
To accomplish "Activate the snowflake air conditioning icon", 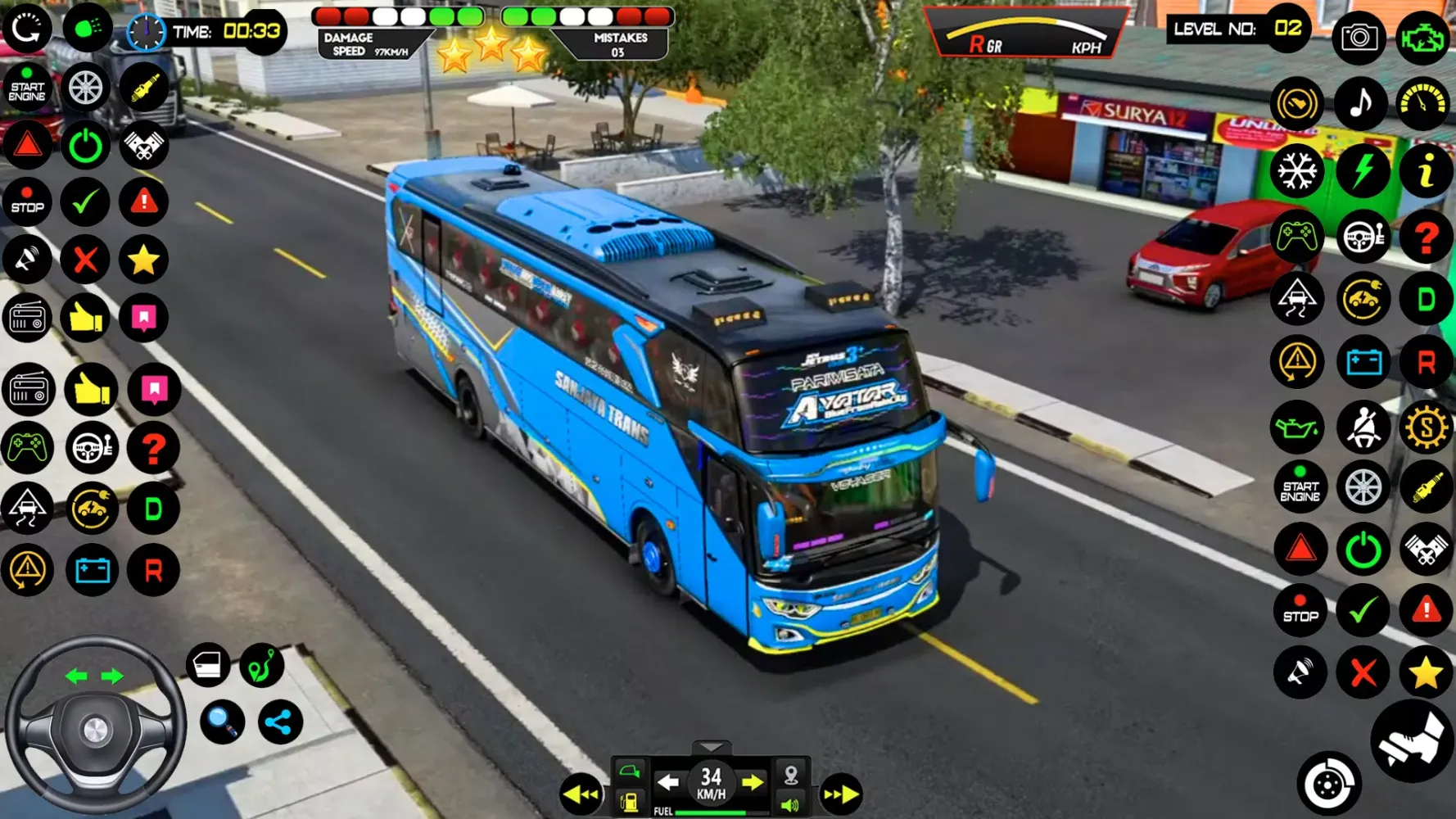I will pos(1297,171).
